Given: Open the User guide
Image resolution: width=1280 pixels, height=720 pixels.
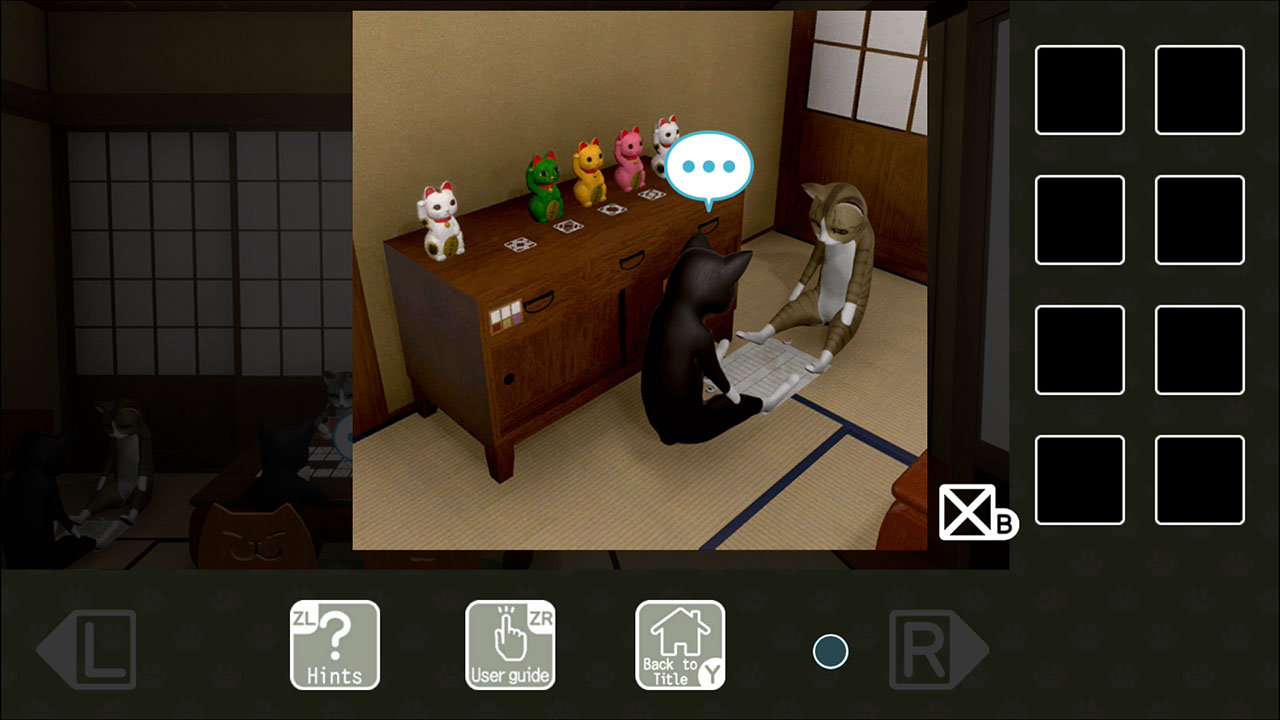Looking at the screenshot, I should coord(510,645).
